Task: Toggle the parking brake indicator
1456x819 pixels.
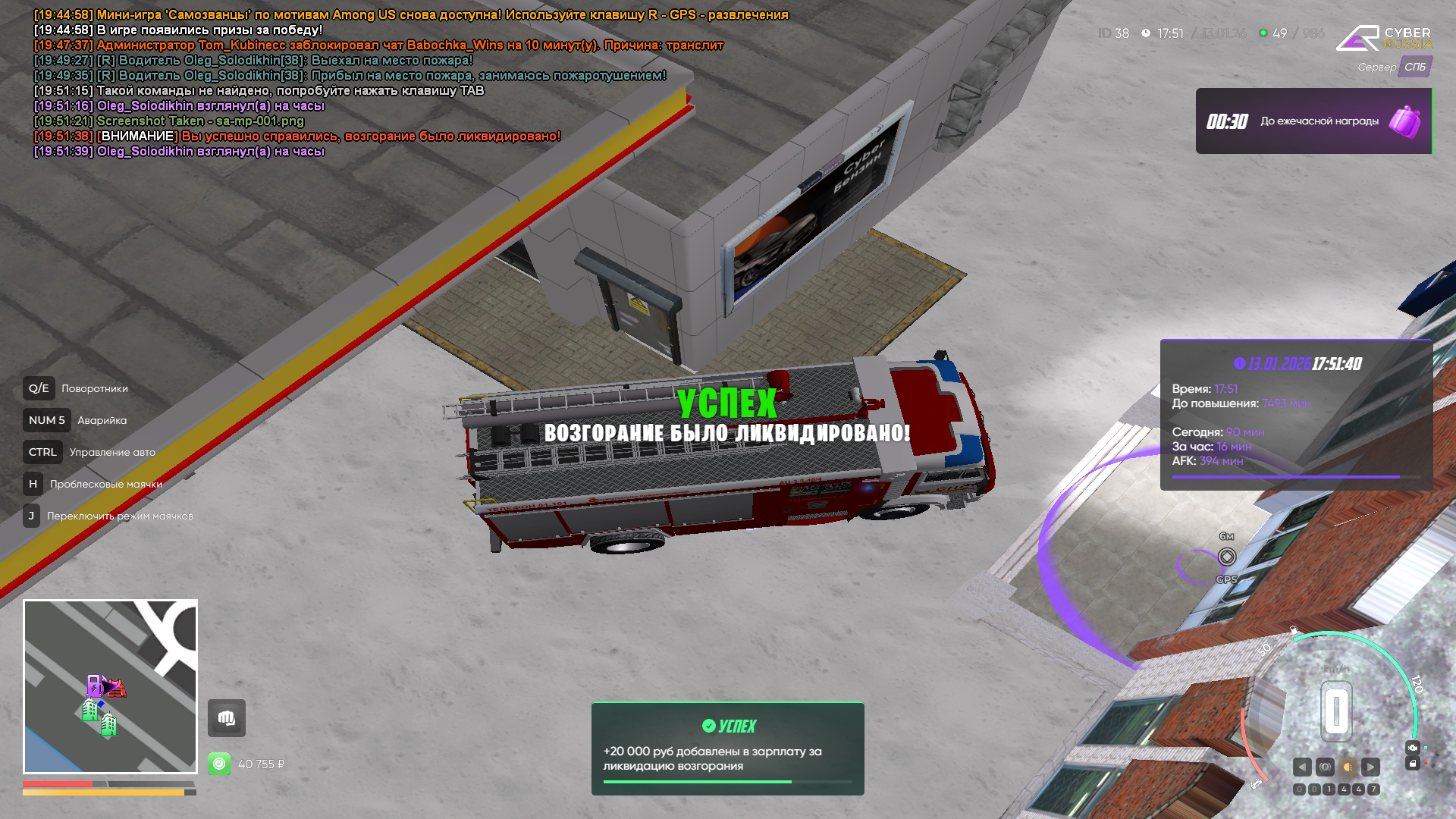Action: click(x=1325, y=767)
